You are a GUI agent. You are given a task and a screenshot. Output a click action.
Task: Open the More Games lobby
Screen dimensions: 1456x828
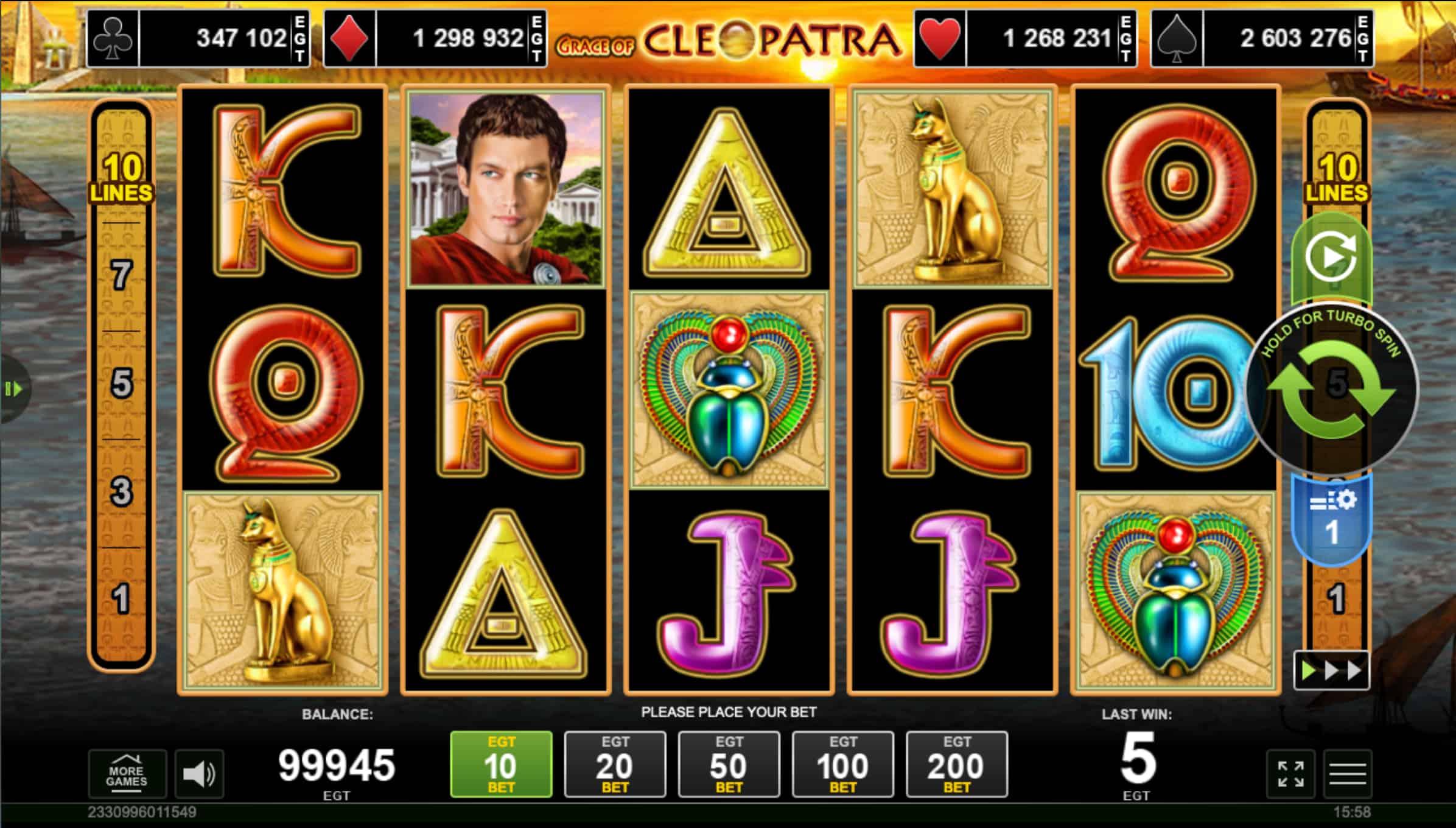tap(127, 774)
